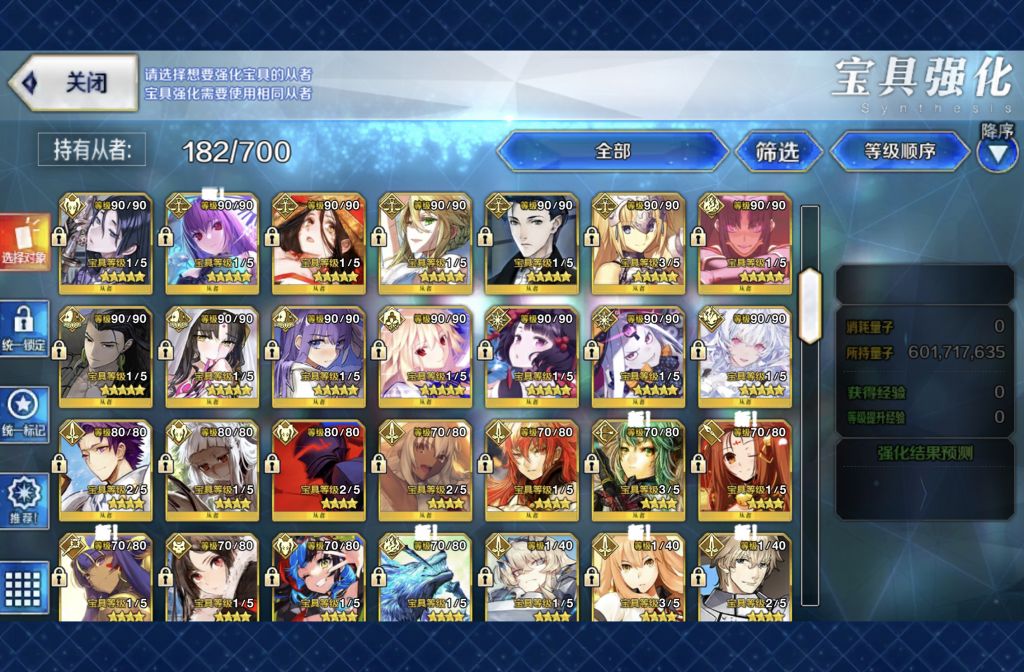Tap the 推荐 recommend button
The width and height of the screenshot is (1024, 672).
click(x=25, y=500)
